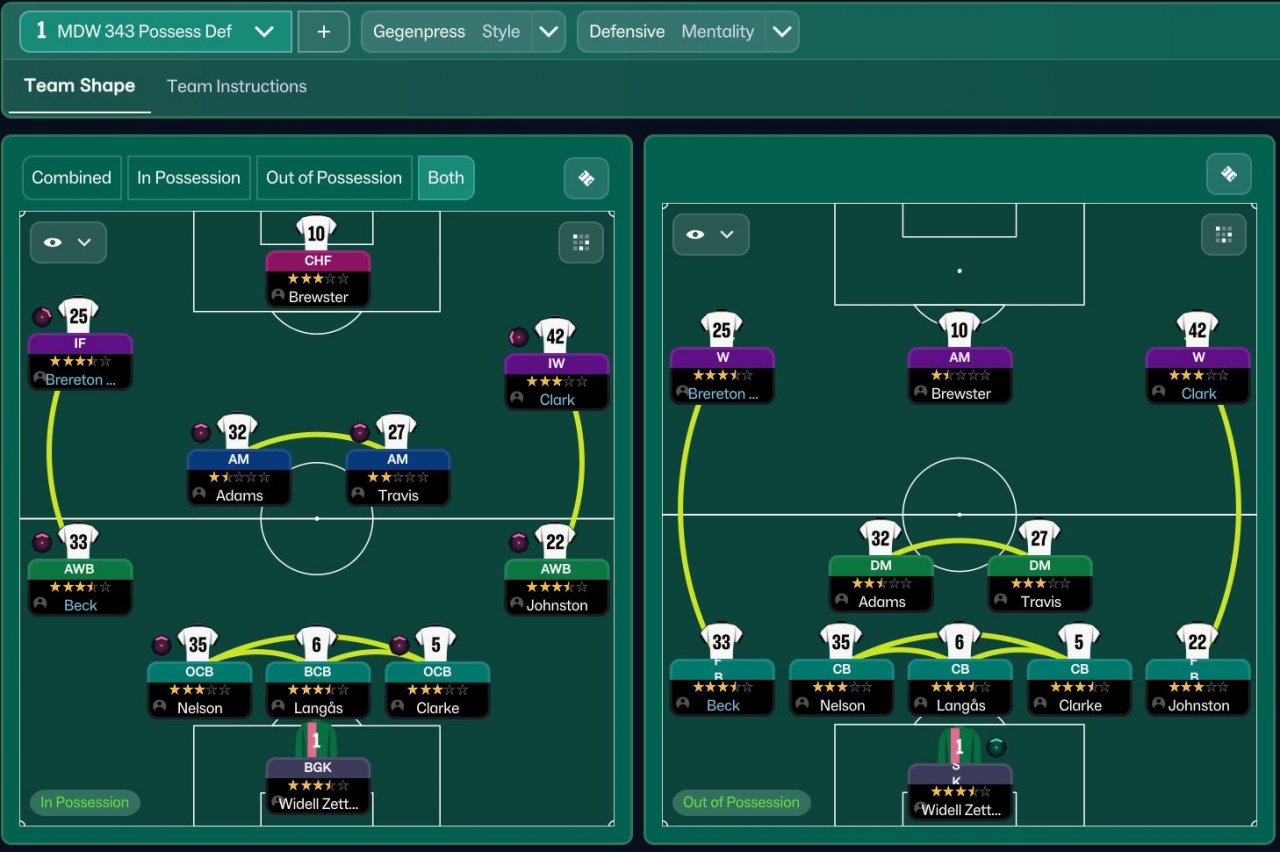This screenshot has width=1280, height=852.
Task: Select the Both view option
Action: [445, 178]
